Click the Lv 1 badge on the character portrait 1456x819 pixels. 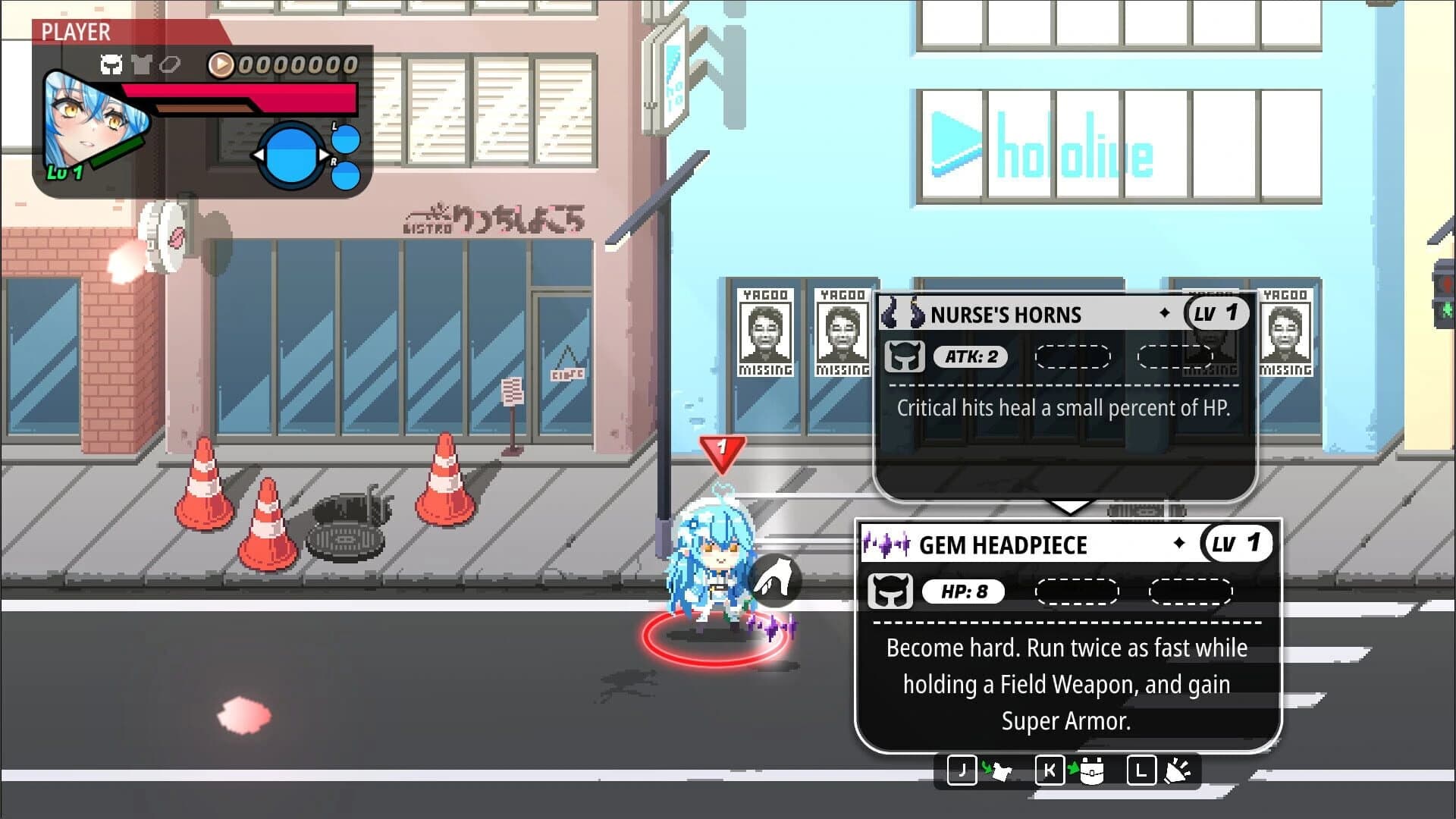pyautogui.click(x=63, y=174)
